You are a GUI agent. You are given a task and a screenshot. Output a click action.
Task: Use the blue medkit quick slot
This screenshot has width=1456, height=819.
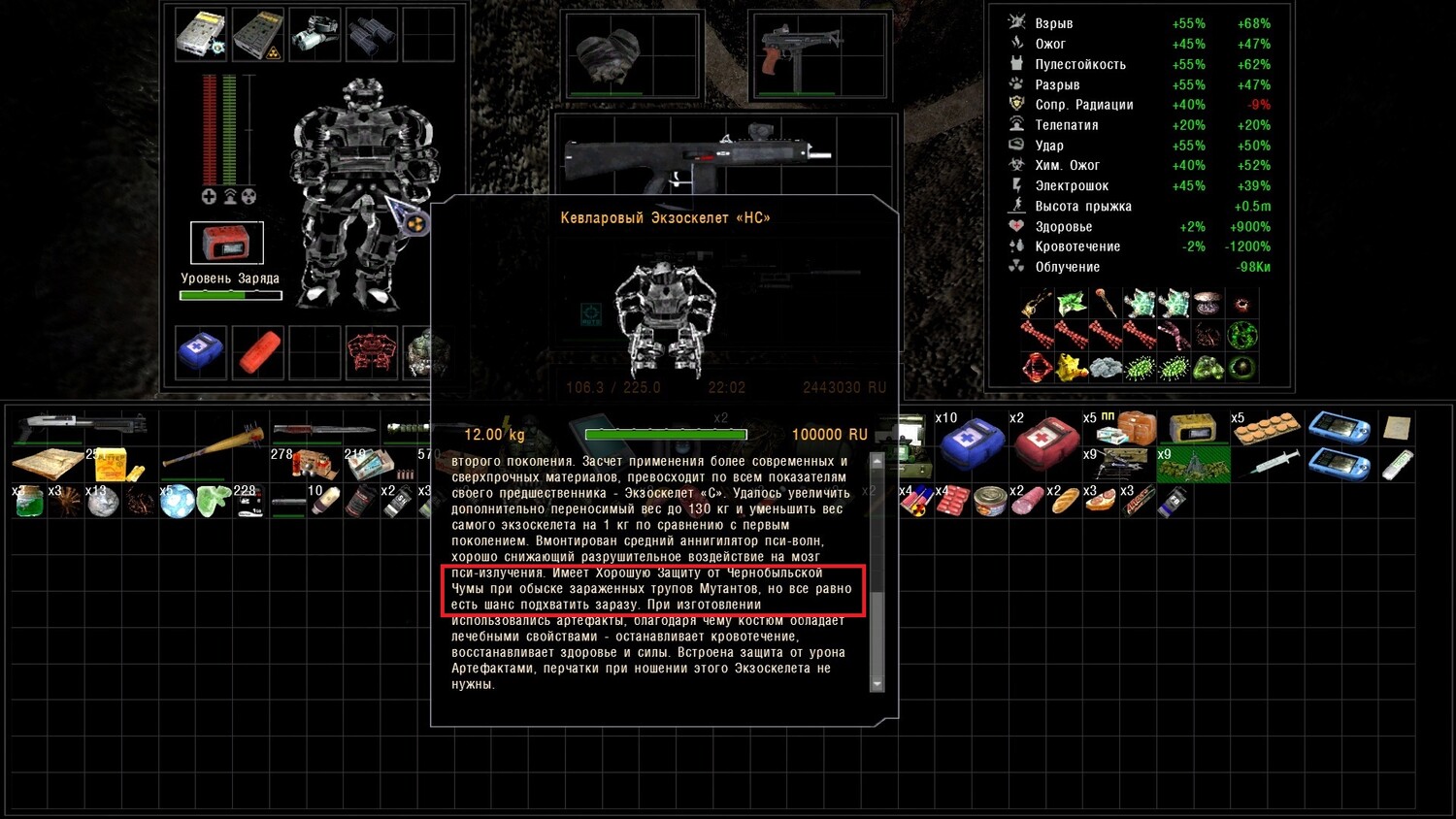click(x=201, y=350)
